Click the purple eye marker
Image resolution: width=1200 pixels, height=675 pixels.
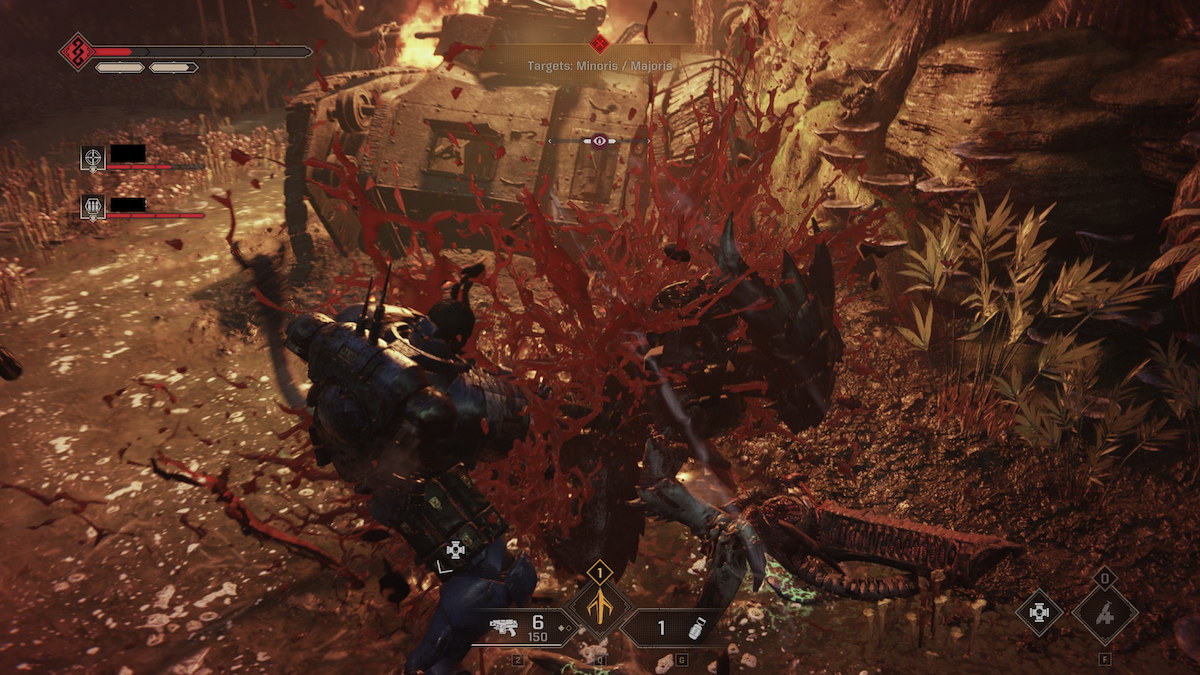coord(599,141)
